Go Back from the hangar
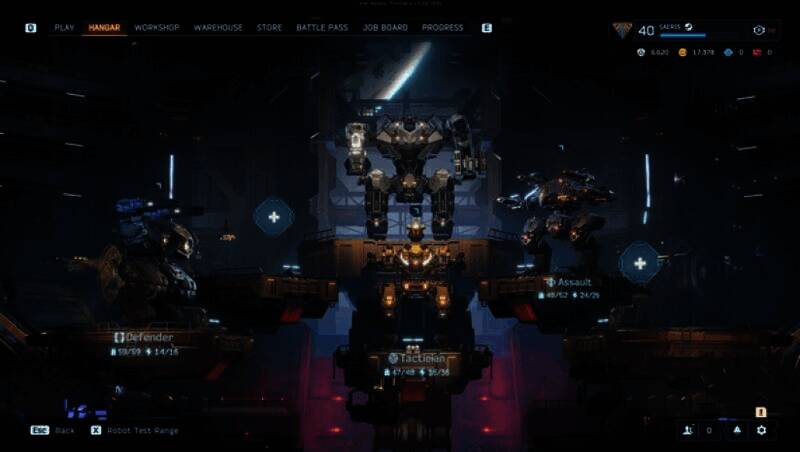 [52, 430]
